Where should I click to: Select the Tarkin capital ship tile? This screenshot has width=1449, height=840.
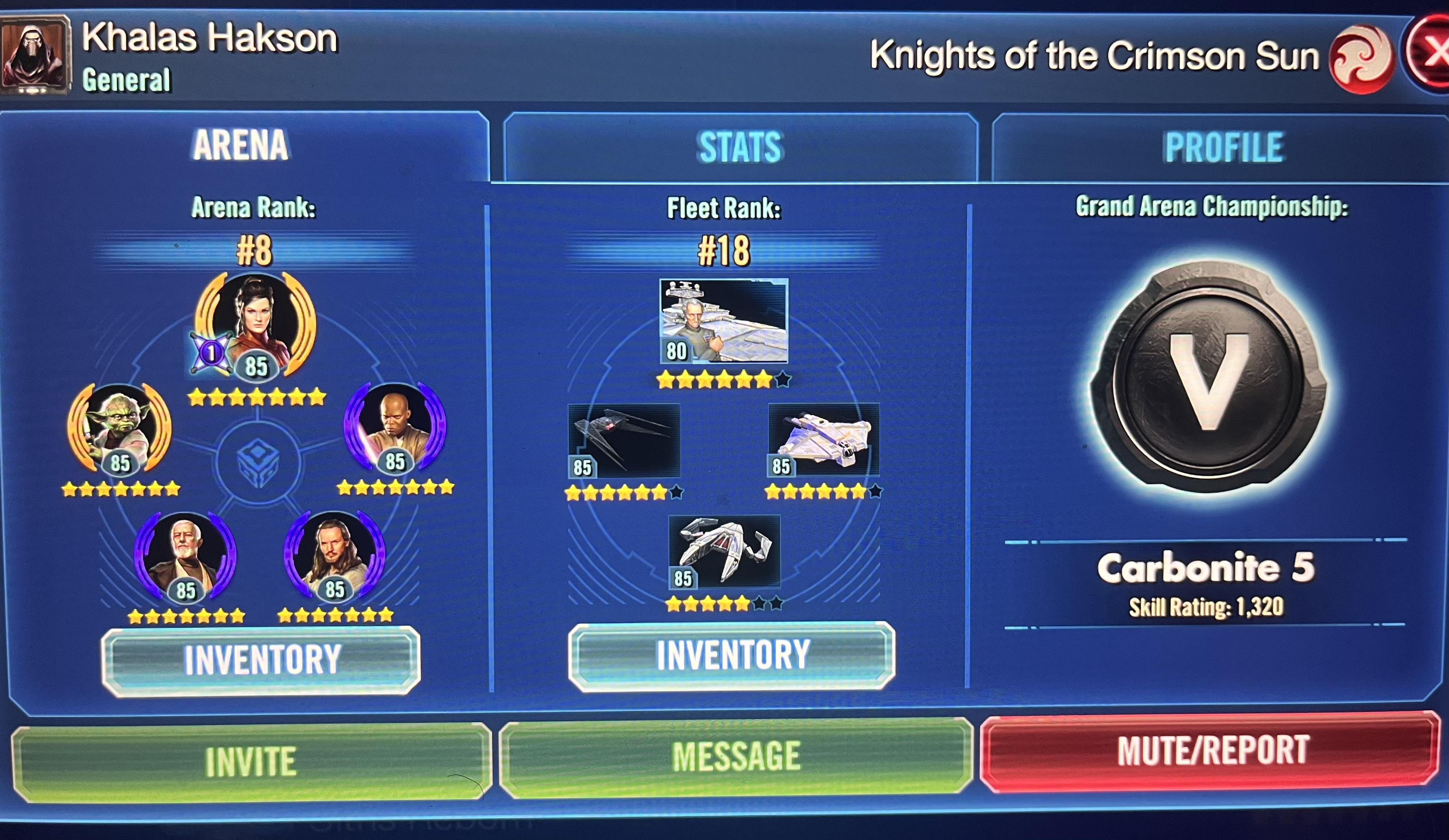coord(723,321)
